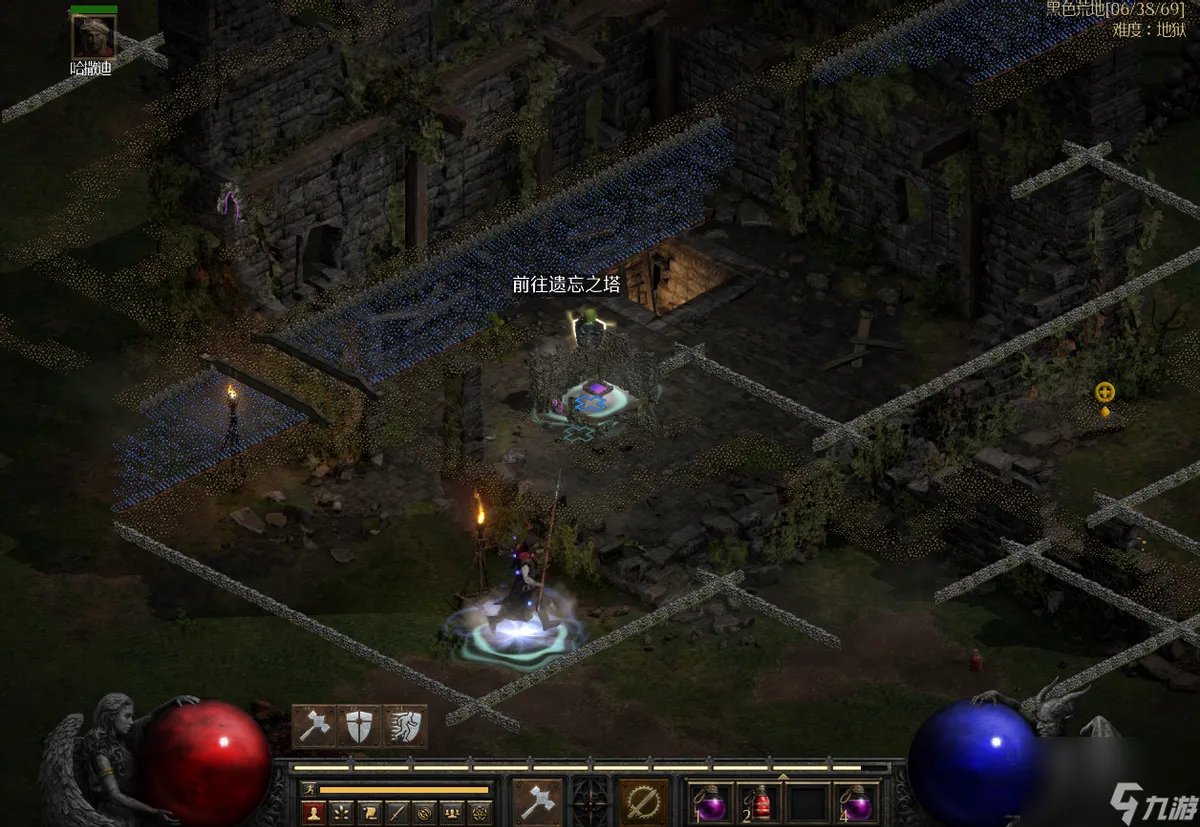Click the sword button in the mini panel
The height and width of the screenshot is (827, 1200).
[x=397, y=813]
